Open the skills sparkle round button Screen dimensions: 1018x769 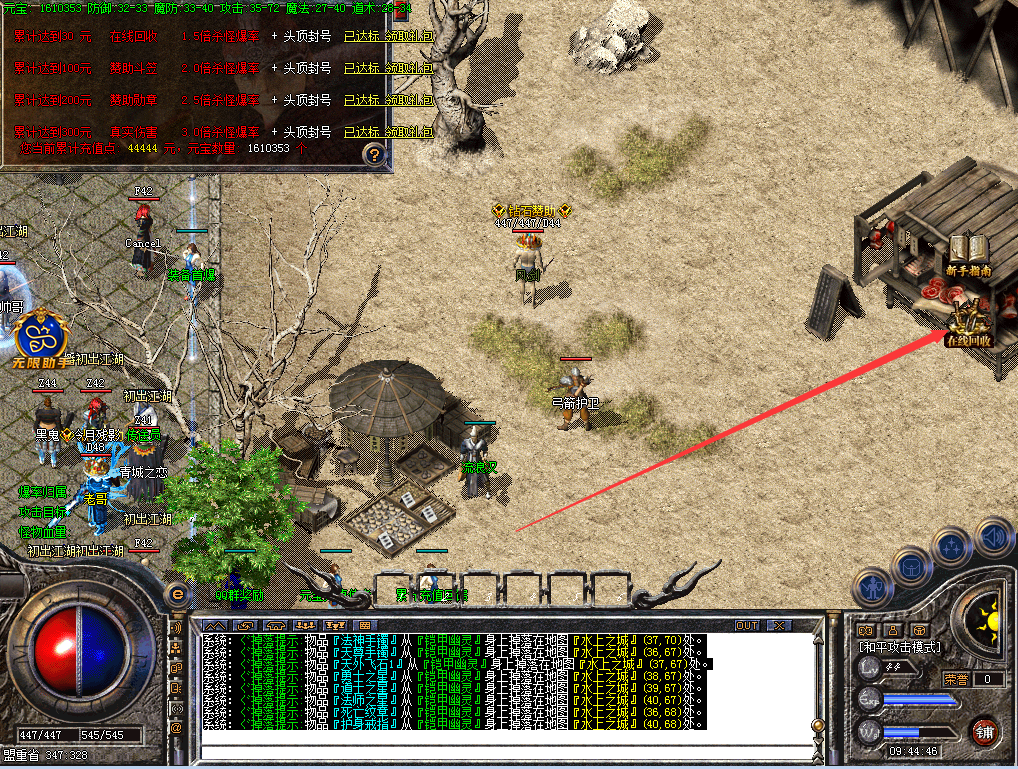951,548
